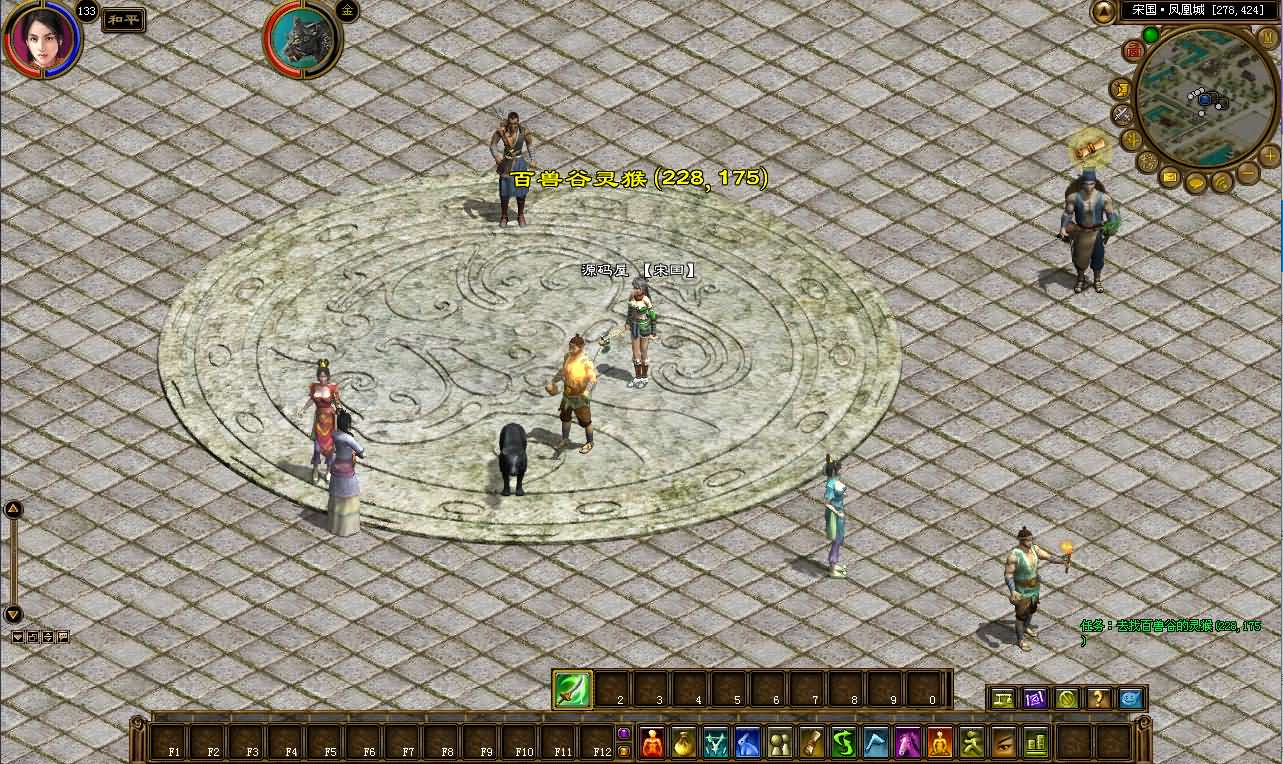Select the wolf pet portrait

[303, 40]
